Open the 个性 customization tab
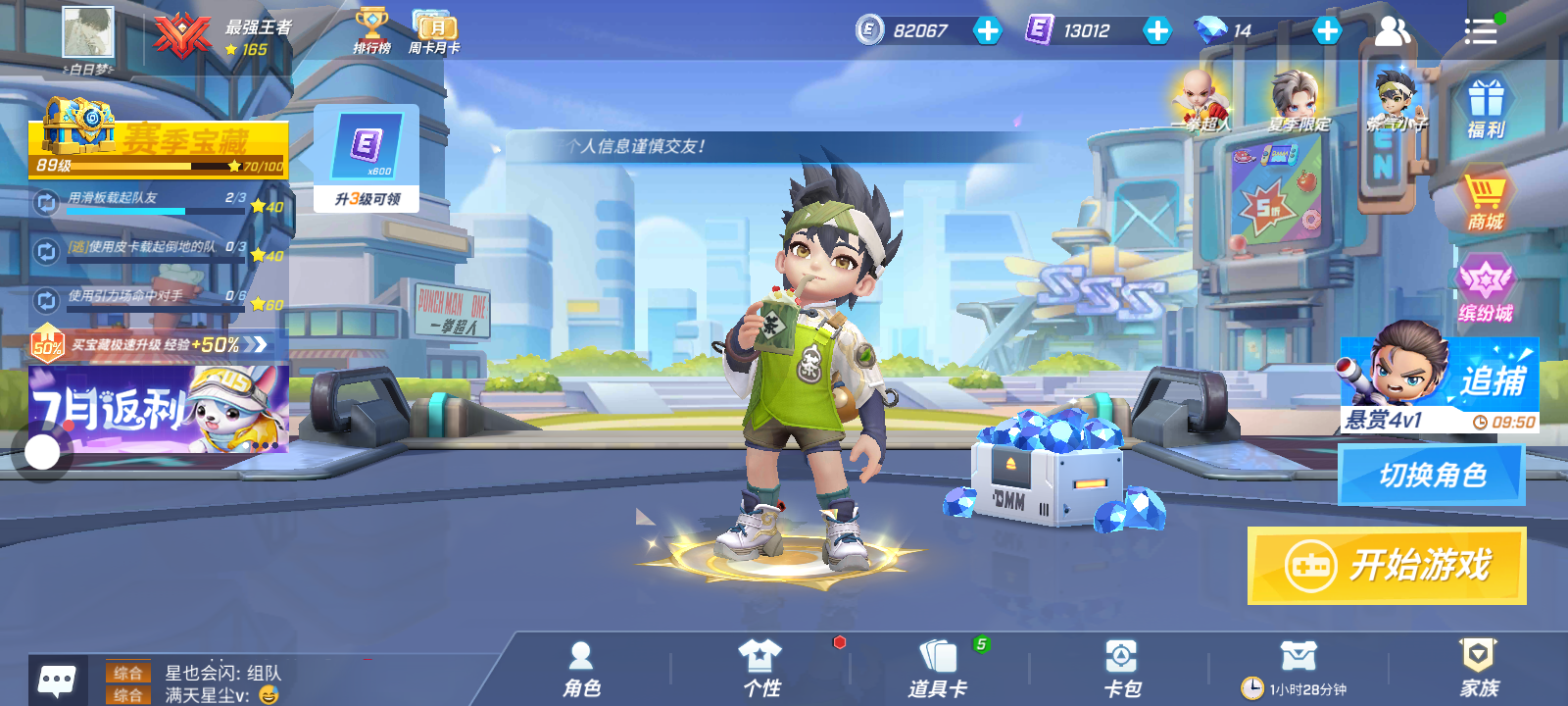Image resolution: width=1568 pixels, height=706 pixels. coord(760,670)
